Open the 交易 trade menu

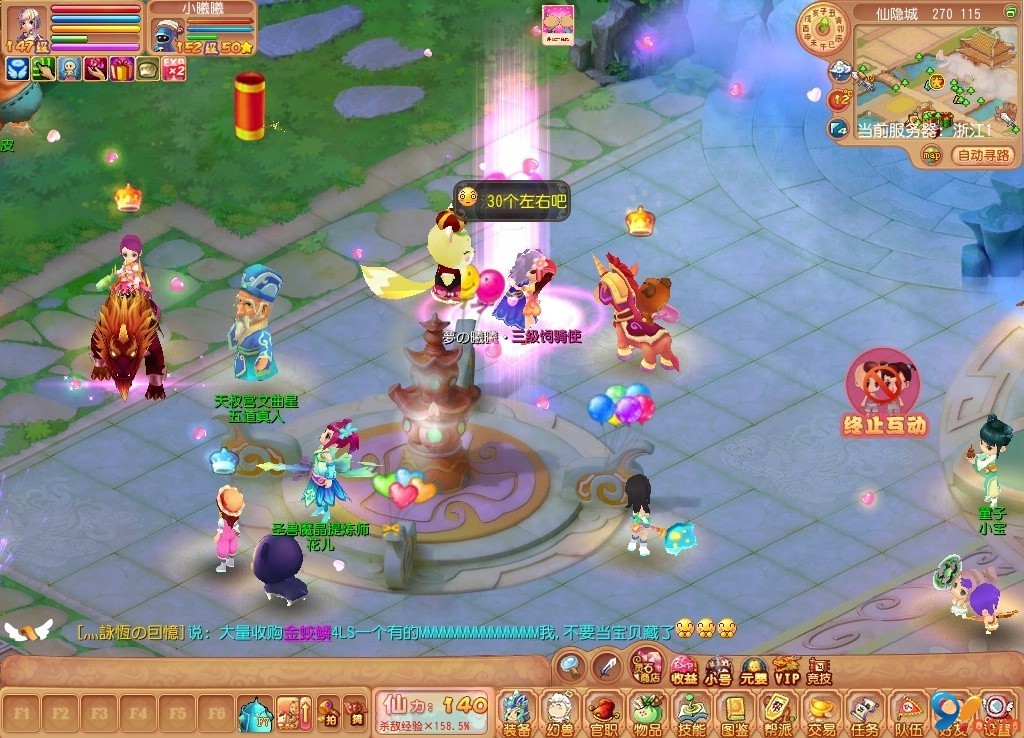point(822,712)
